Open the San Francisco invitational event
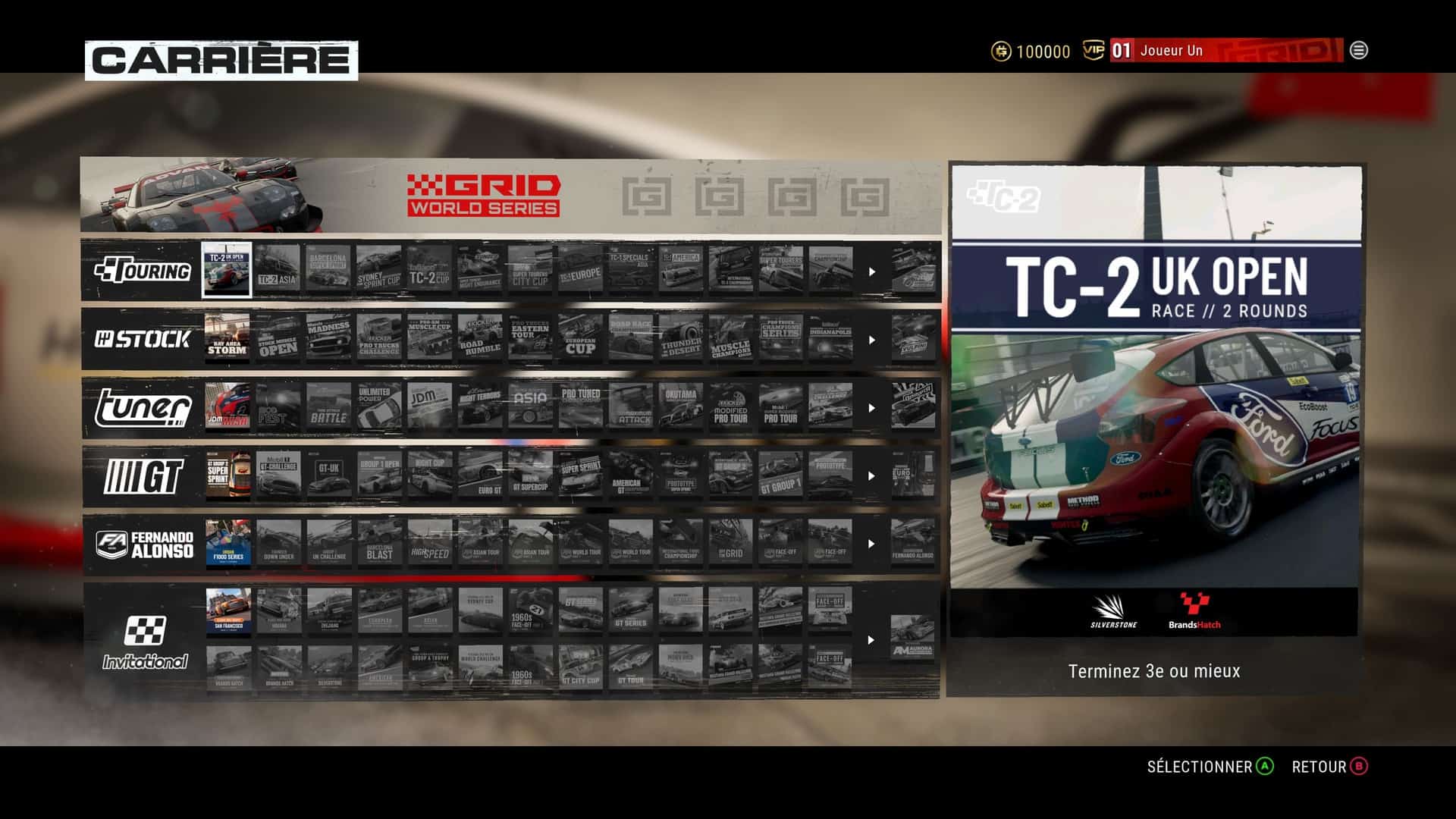 pyautogui.click(x=228, y=611)
